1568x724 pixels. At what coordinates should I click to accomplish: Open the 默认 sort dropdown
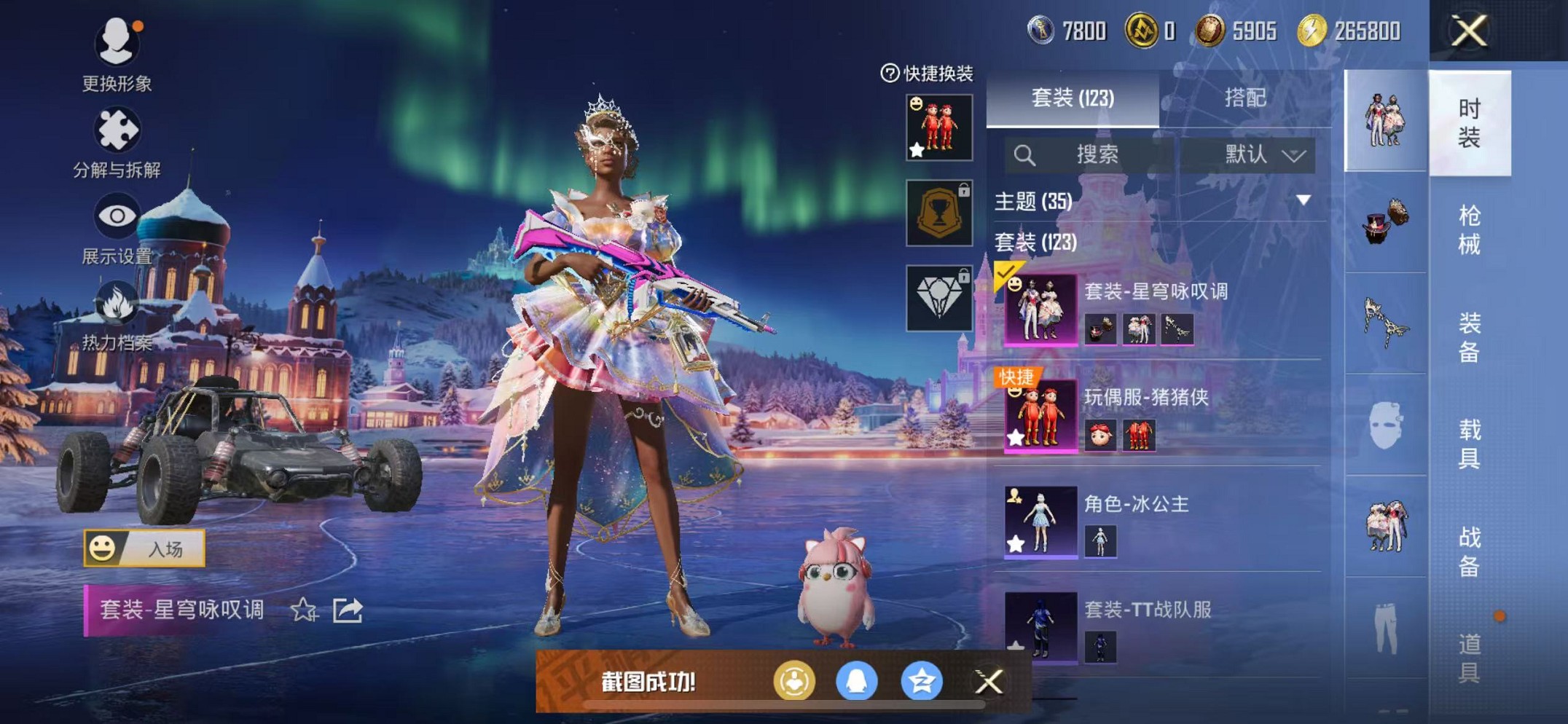tap(1263, 154)
